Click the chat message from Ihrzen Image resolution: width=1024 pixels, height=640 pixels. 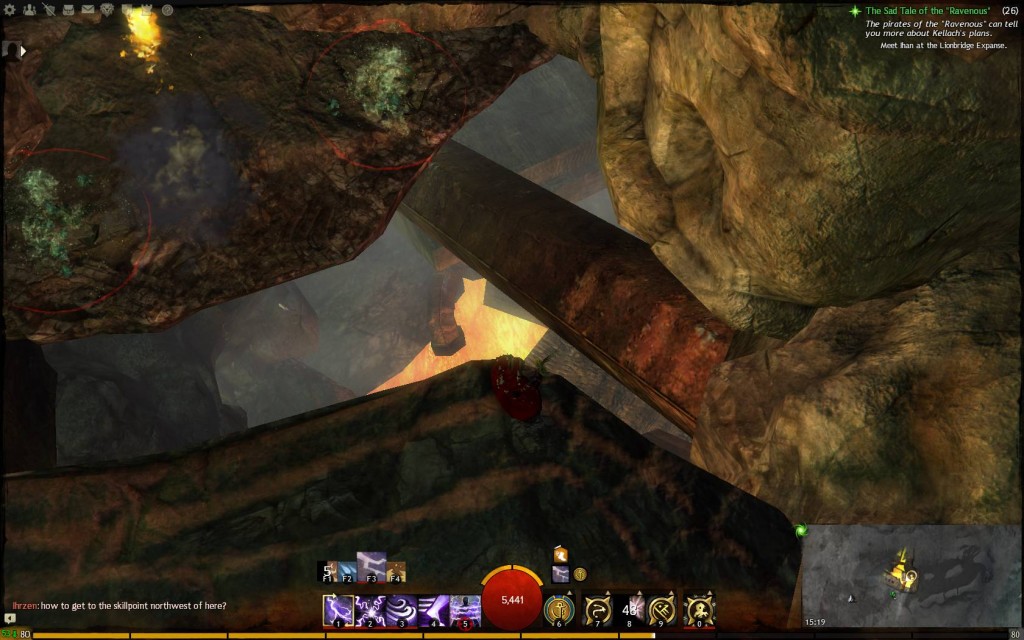click(x=118, y=605)
